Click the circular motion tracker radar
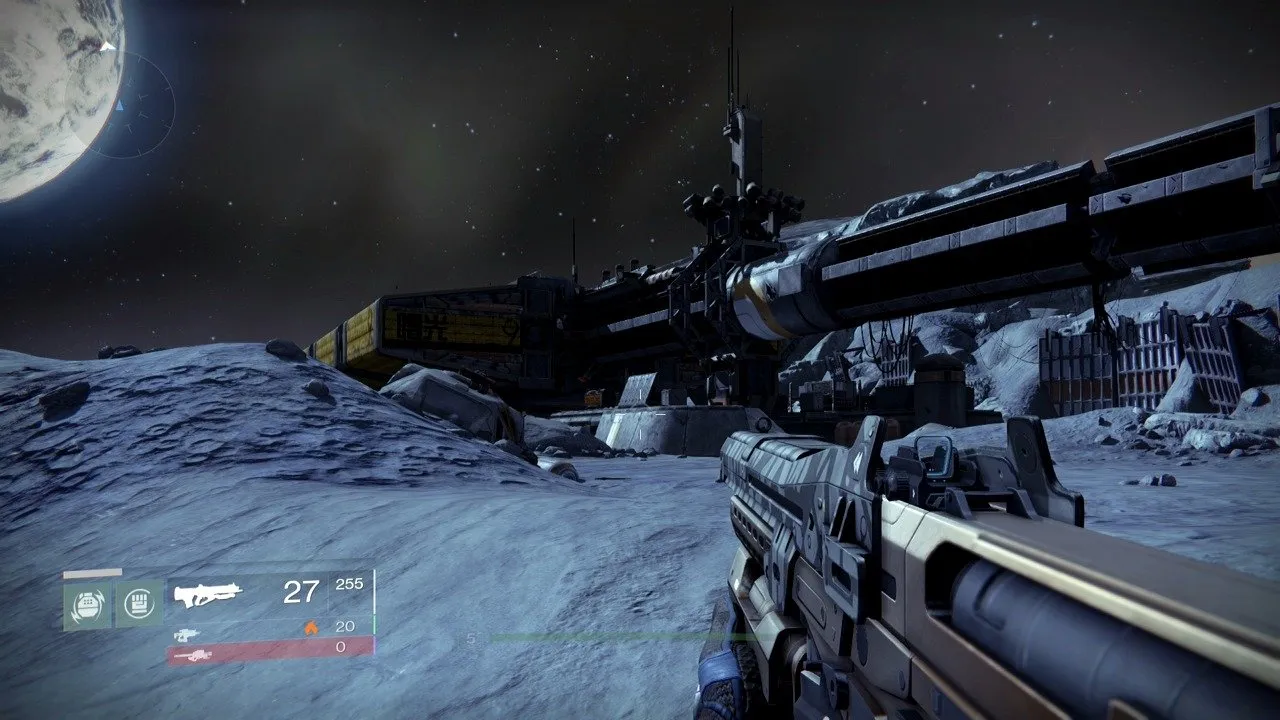Image resolution: width=1280 pixels, height=720 pixels. coord(120,103)
